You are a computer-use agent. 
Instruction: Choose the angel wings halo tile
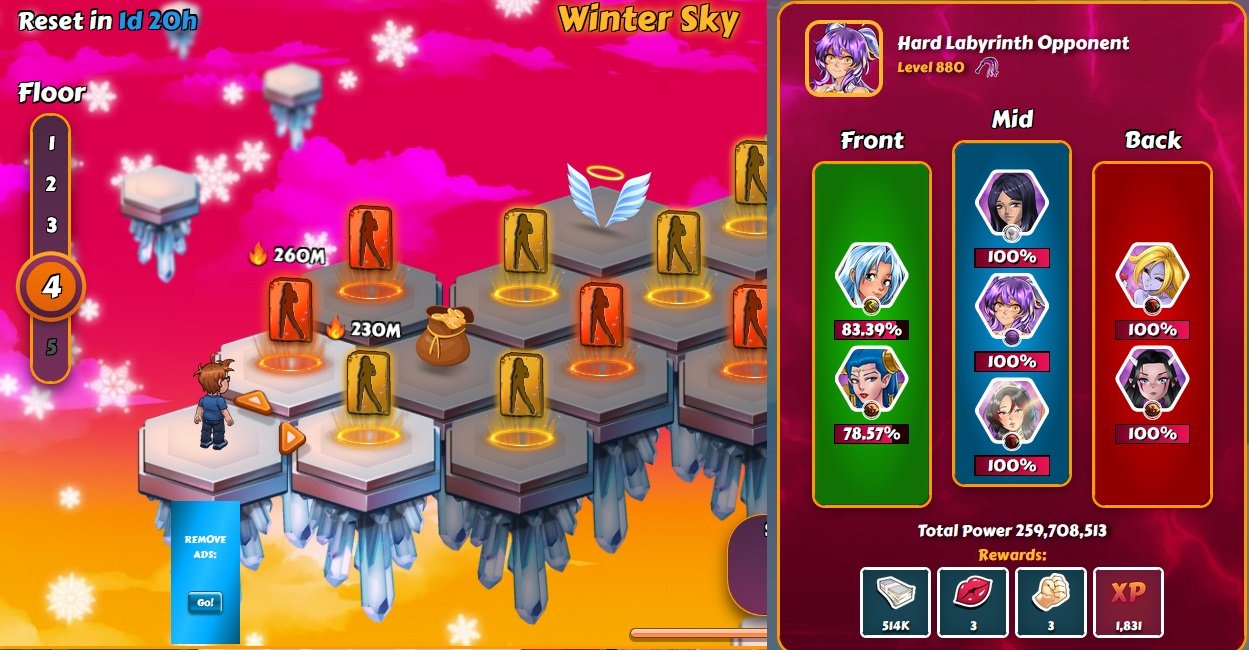pyautogui.click(x=608, y=193)
